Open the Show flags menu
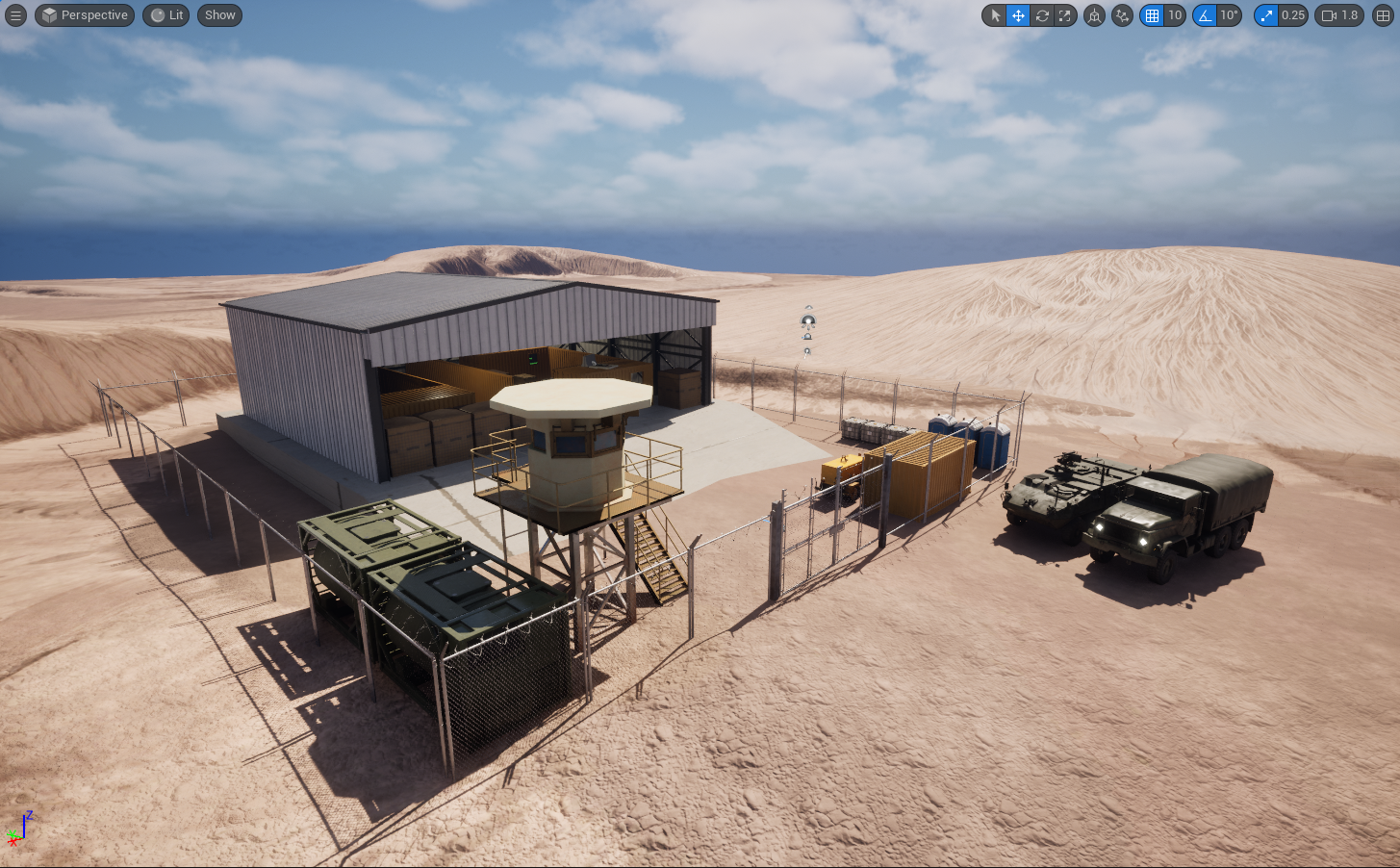1400x868 pixels. [219, 14]
